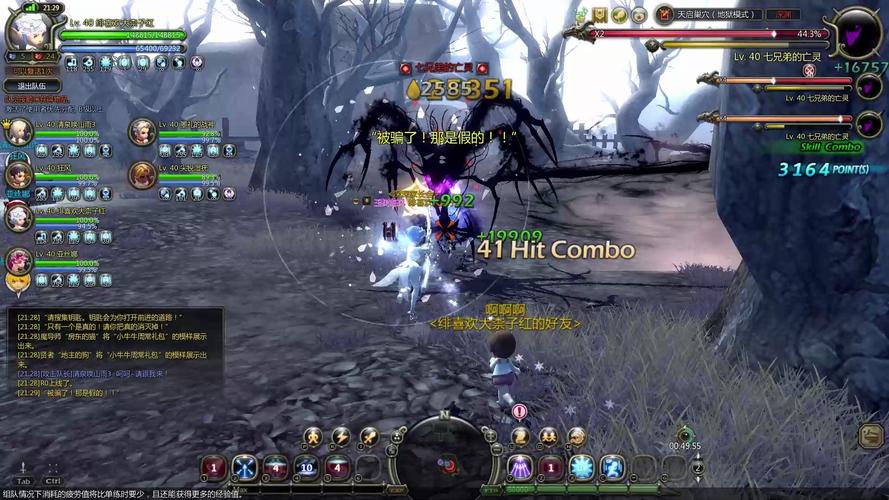Activate the ice crystal burst skill
This screenshot has width=889, height=500.
(581, 467)
